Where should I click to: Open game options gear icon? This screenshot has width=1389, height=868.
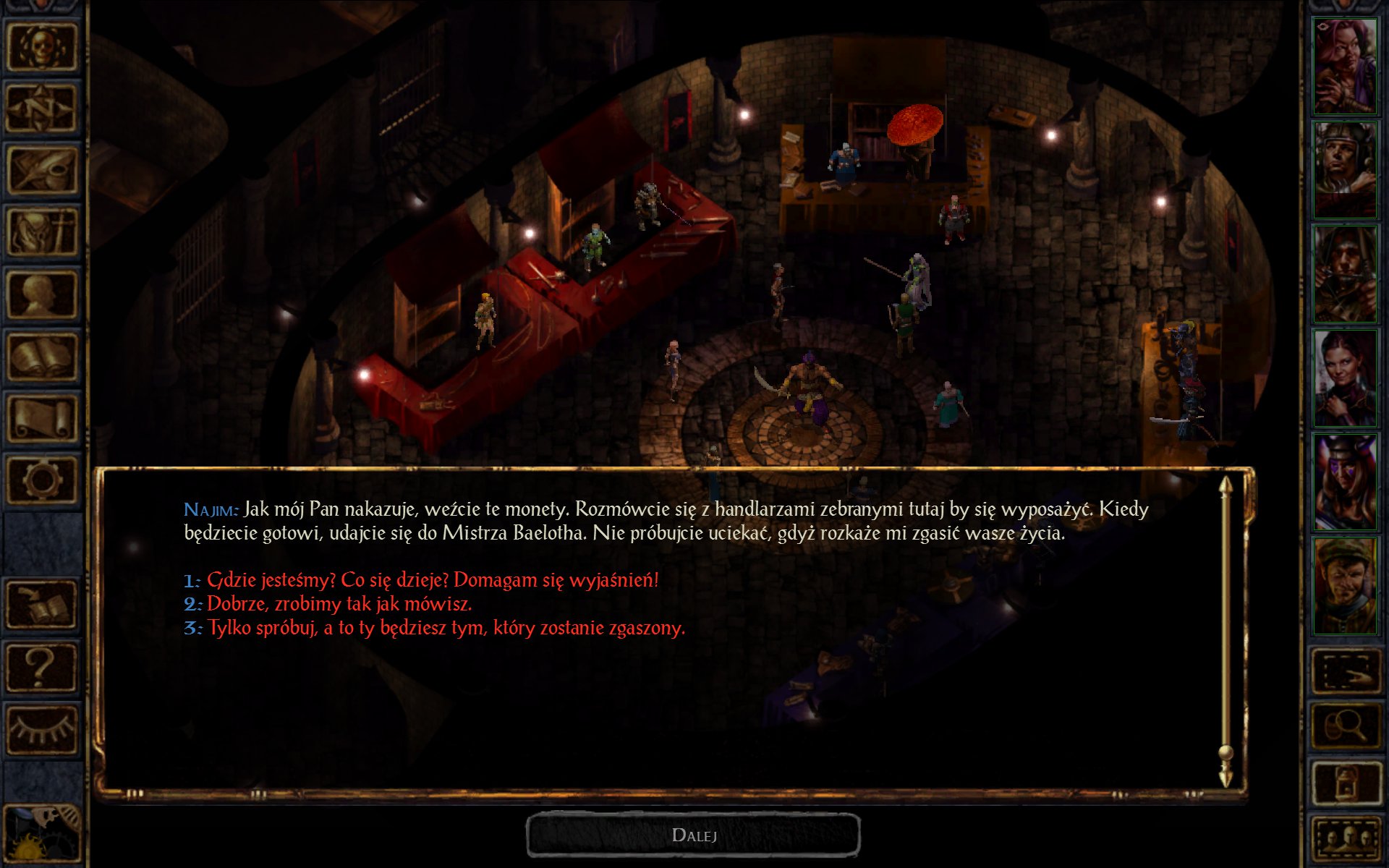(x=41, y=480)
